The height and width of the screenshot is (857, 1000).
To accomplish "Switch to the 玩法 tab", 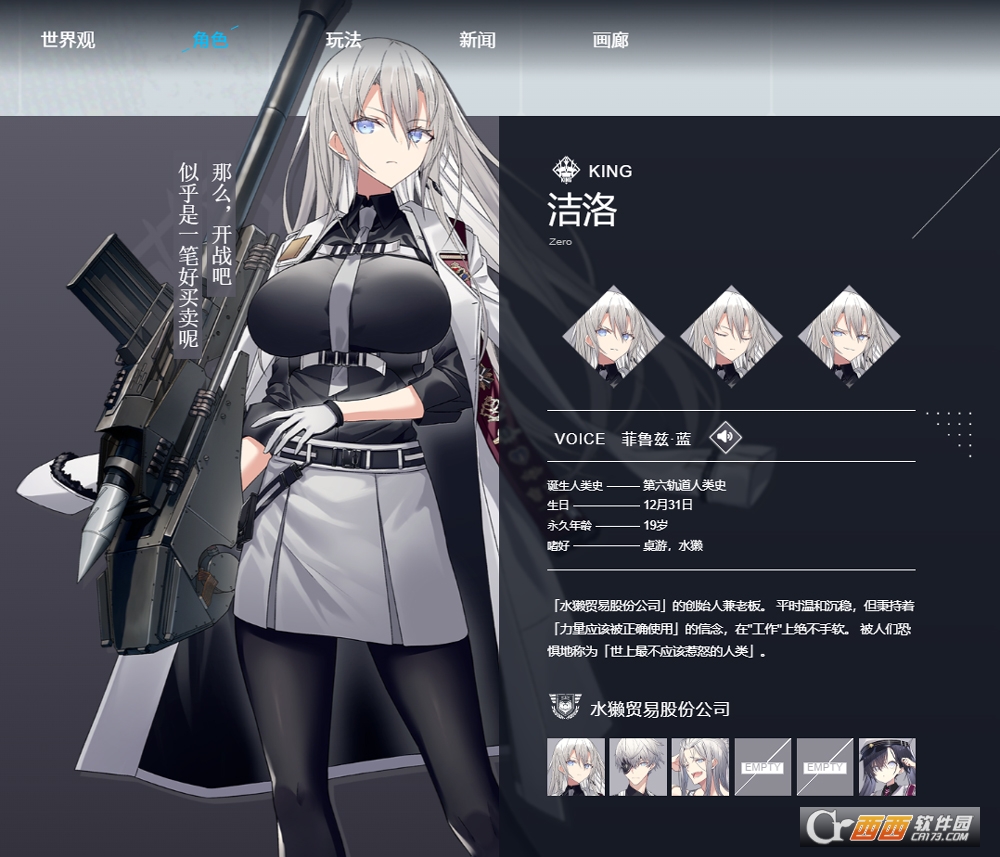I will point(343,41).
